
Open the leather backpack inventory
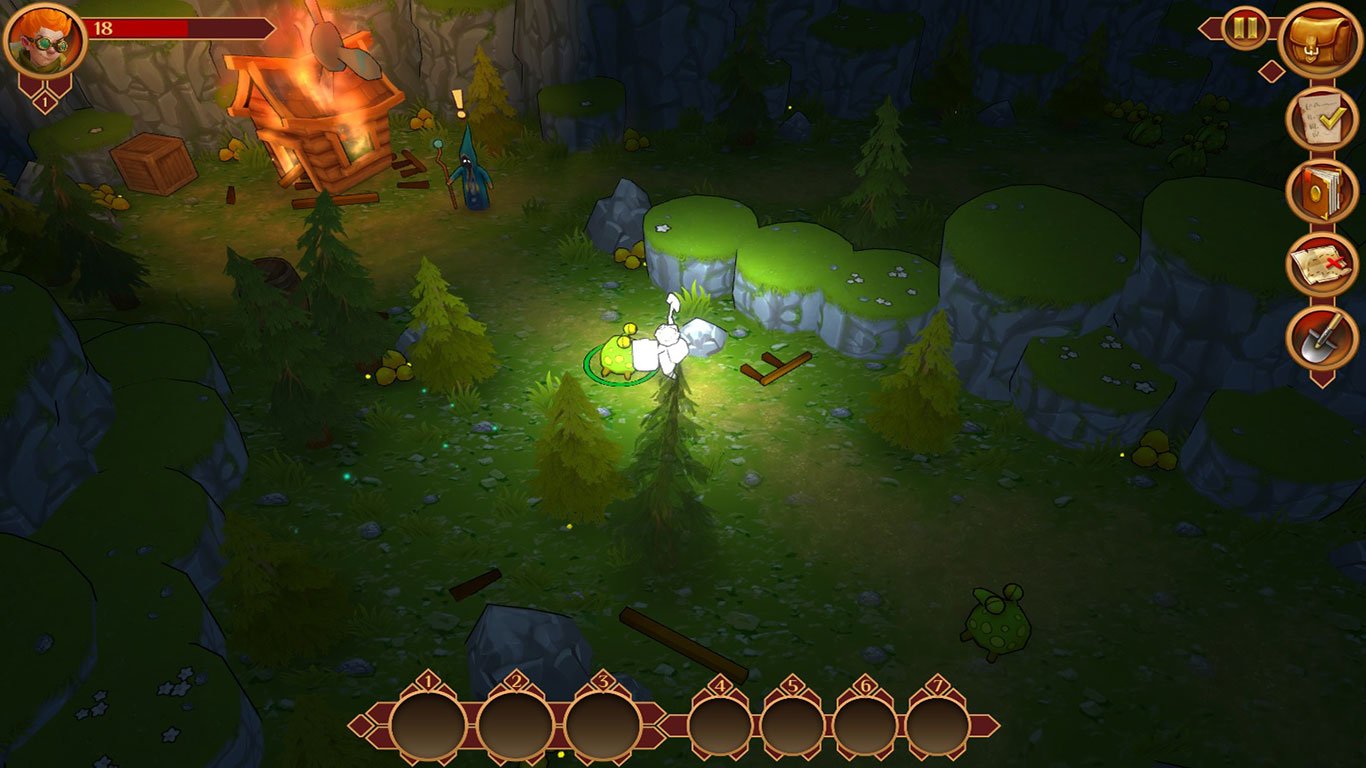[1320, 41]
